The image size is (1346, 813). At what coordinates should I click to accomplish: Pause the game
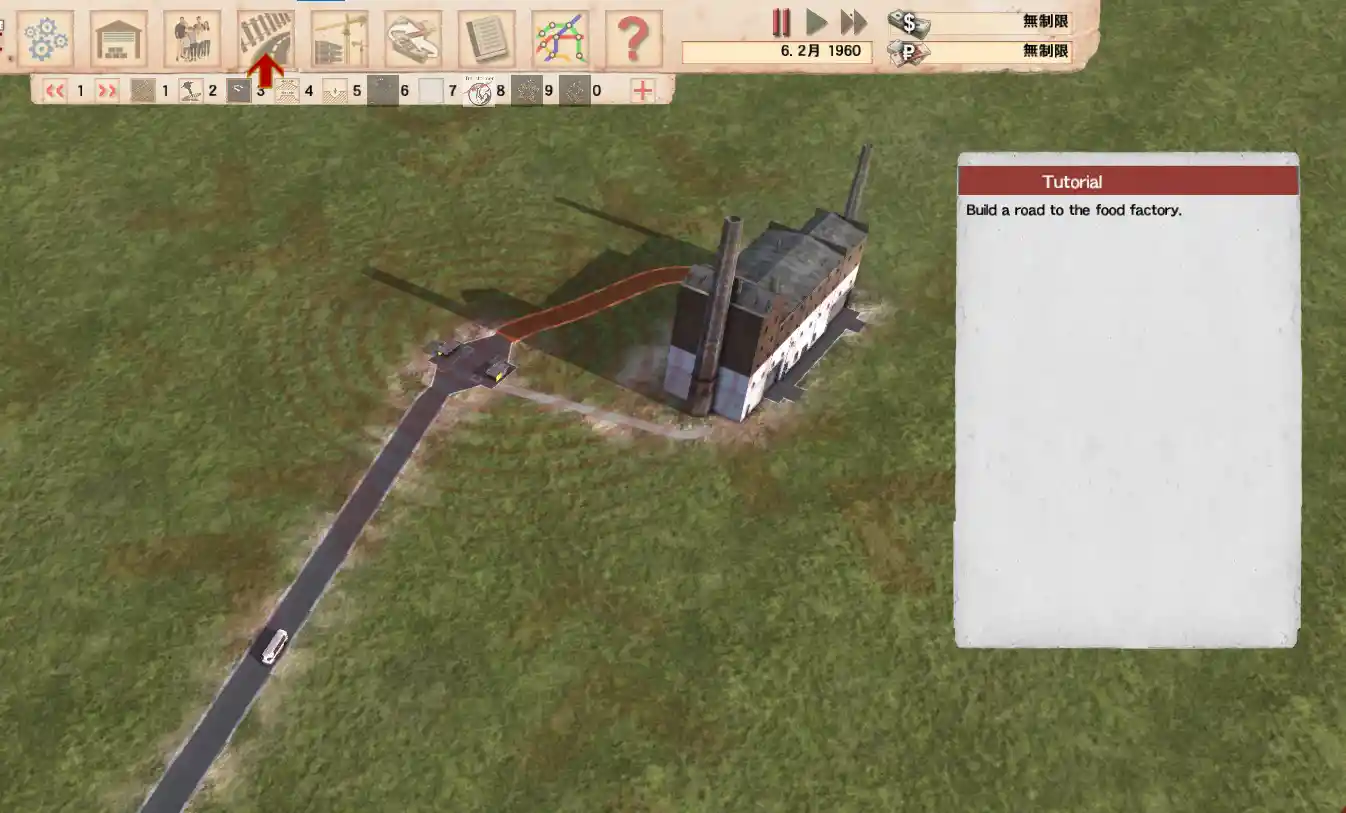[x=781, y=22]
